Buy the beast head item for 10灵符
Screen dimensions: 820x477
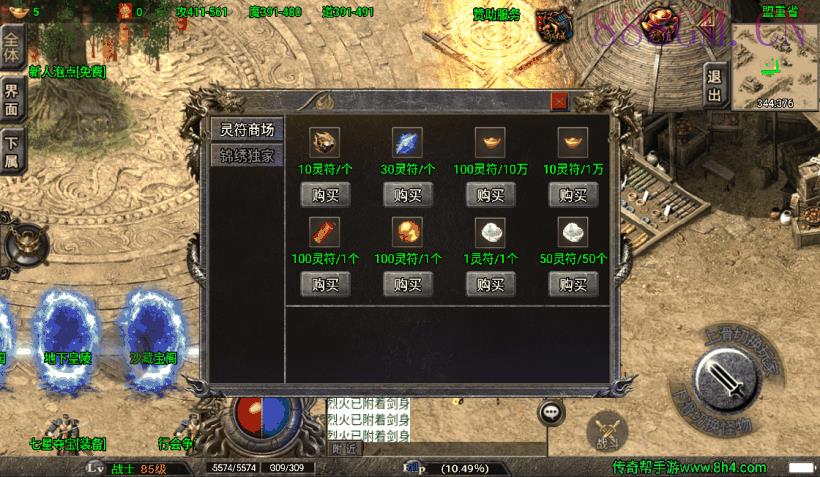[325, 194]
